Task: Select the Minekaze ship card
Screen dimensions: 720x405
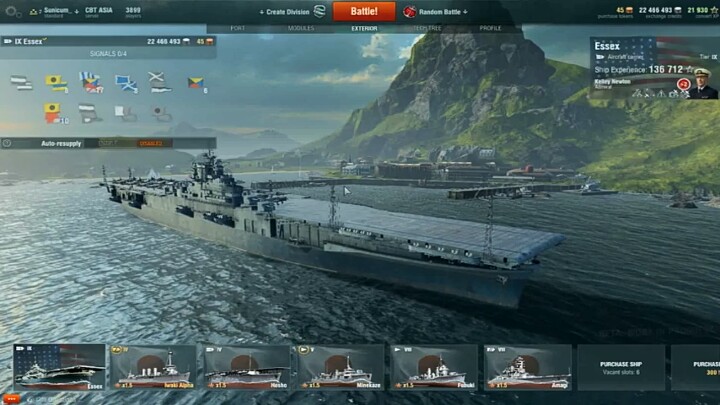Action: point(340,366)
